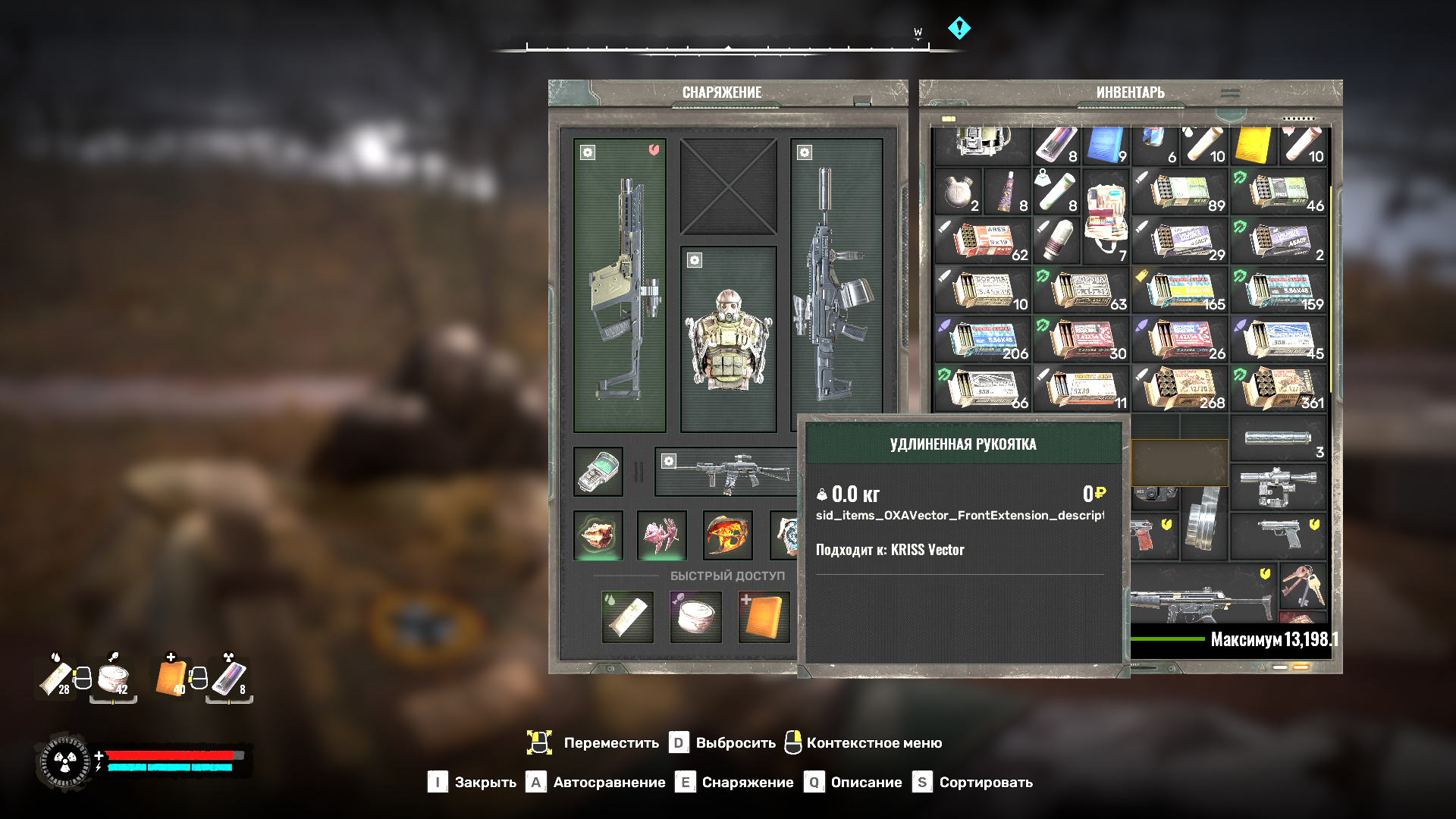
Task: Select the open first aid kit bag
Action: click(1106, 216)
